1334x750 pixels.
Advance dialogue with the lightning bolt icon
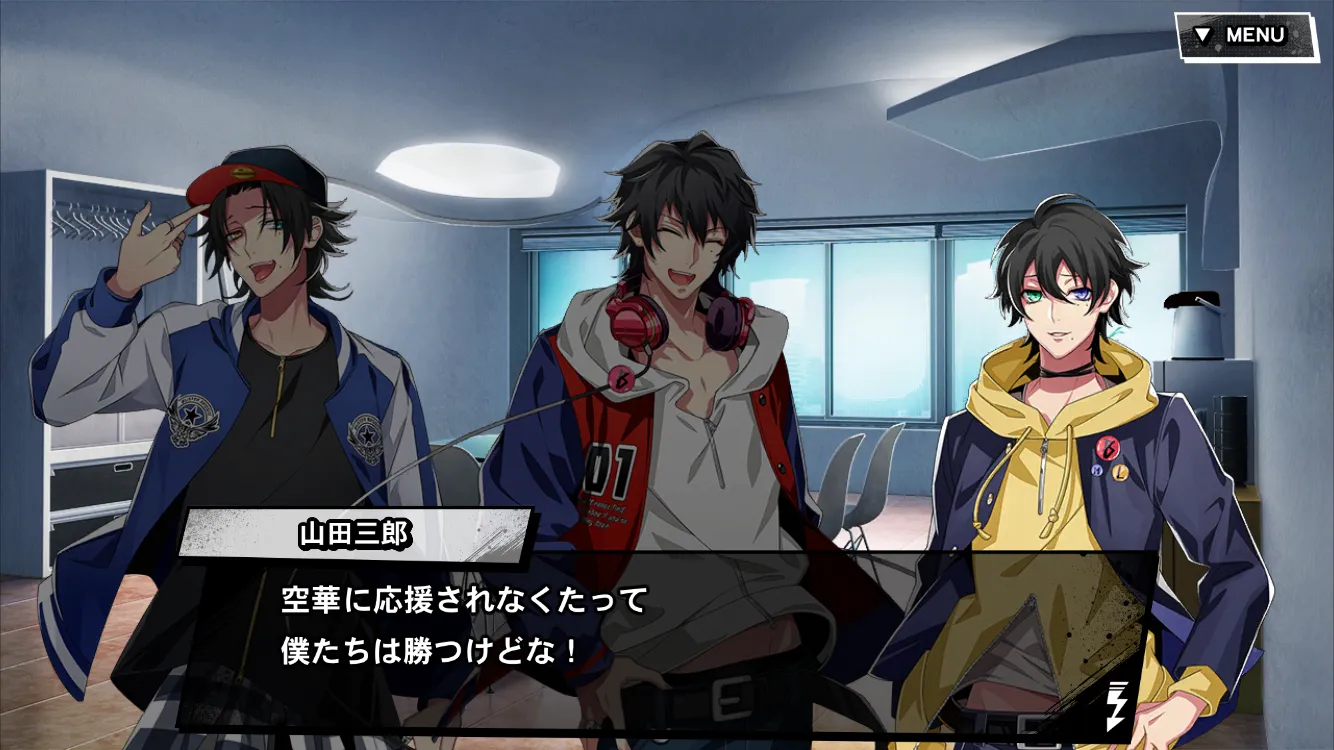pyautogui.click(x=1116, y=705)
